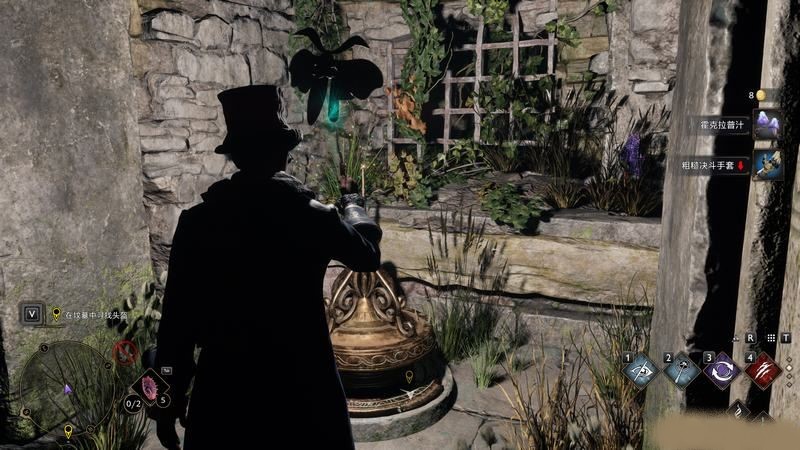Select the pink Chomping Cabbage item slot
The width and height of the screenshot is (800, 450).
click(151, 388)
